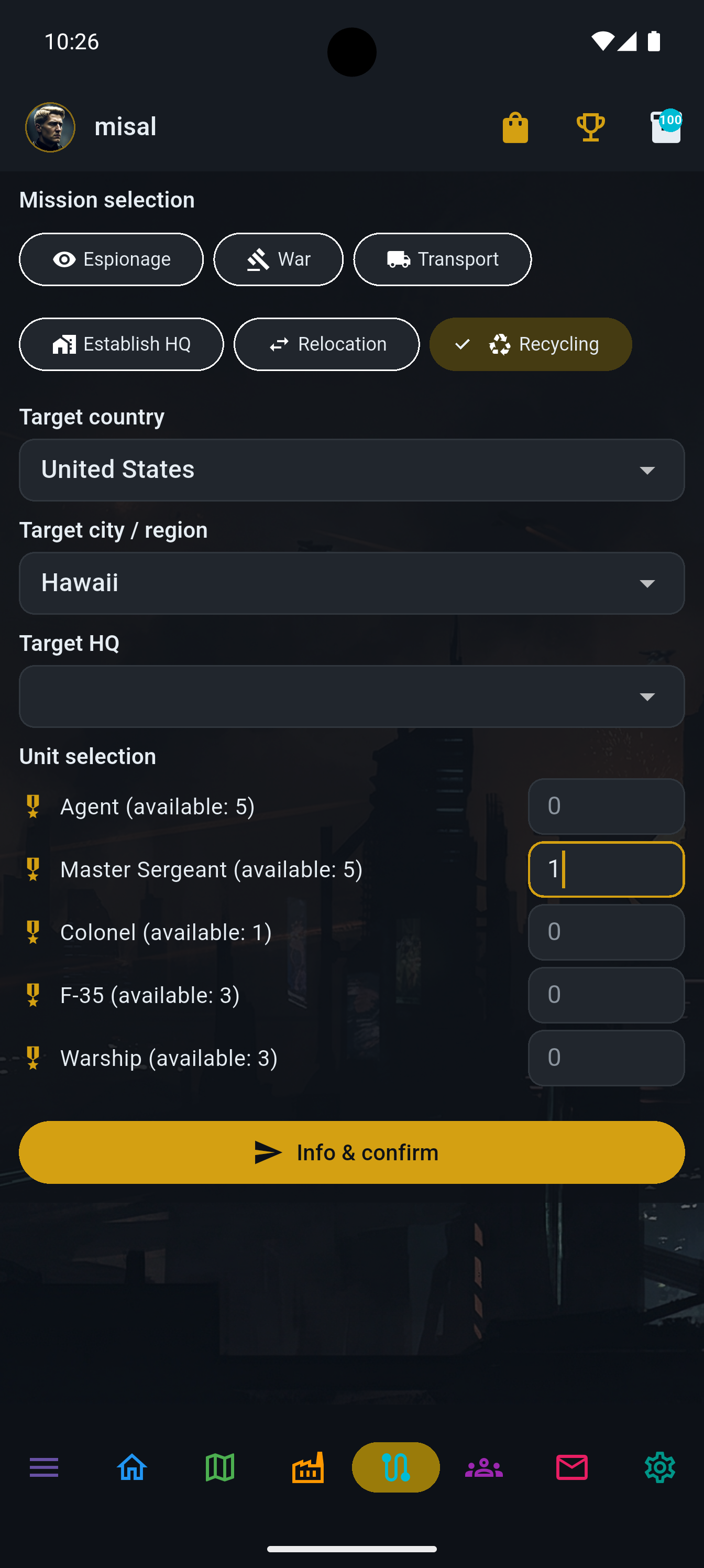Select the Relocation mission type
The height and width of the screenshot is (1568, 704).
(327, 344)
